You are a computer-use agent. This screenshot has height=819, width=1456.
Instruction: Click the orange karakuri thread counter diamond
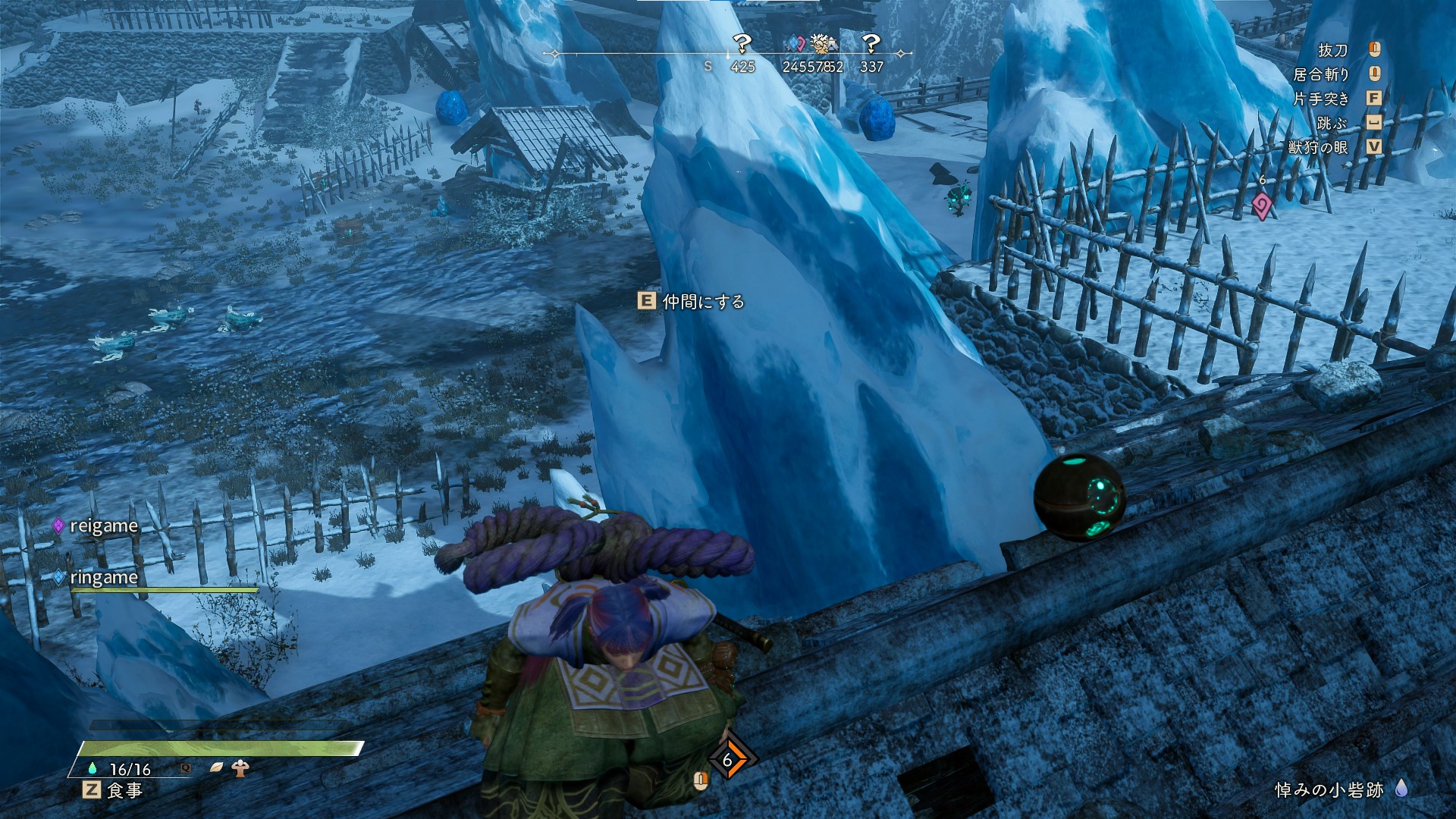(x=728, y=760)
